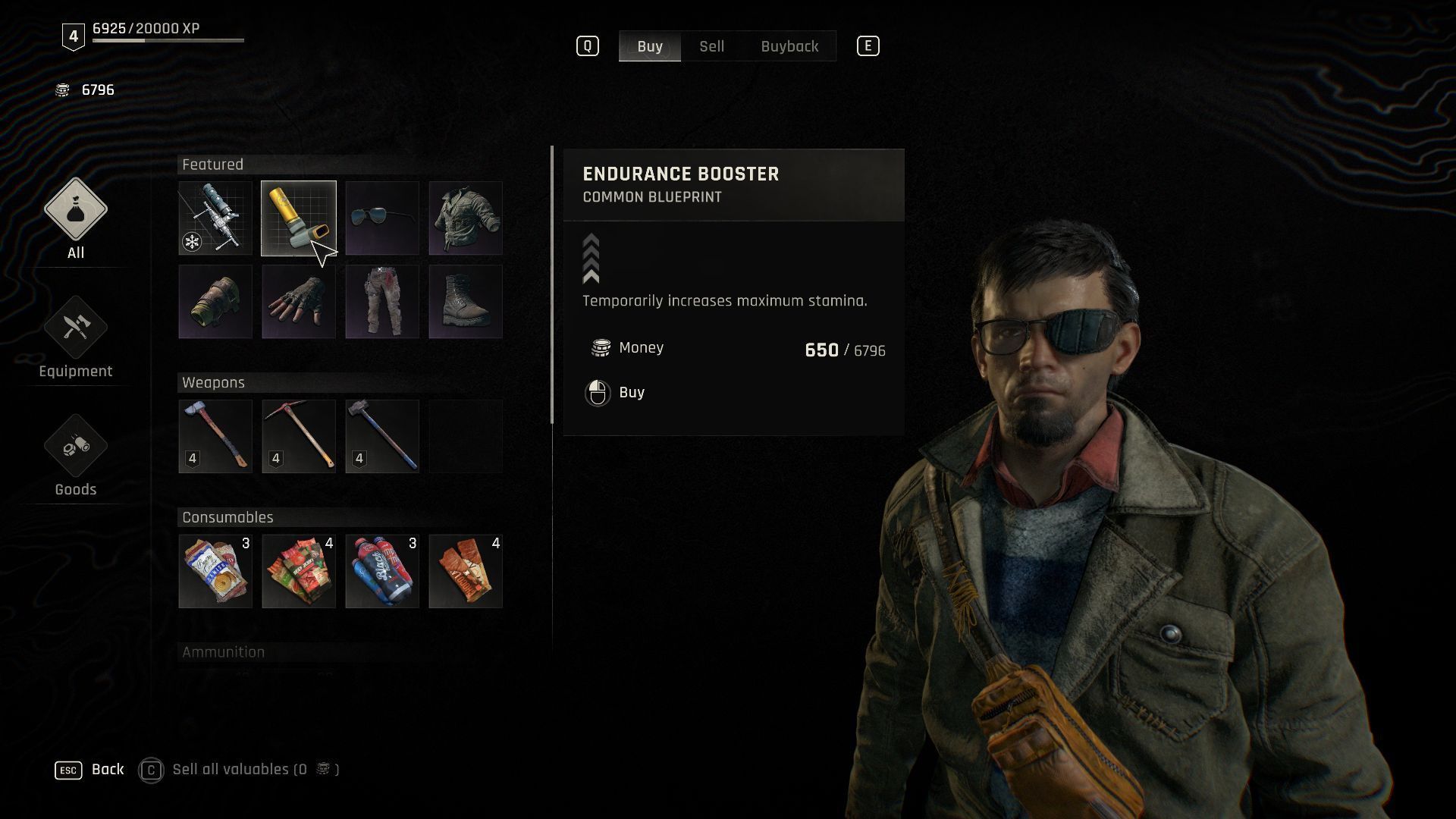The height and width of the screenshot is (819, 1456).
Task: Select the Buy tab
Action: (x=650, y=46)
